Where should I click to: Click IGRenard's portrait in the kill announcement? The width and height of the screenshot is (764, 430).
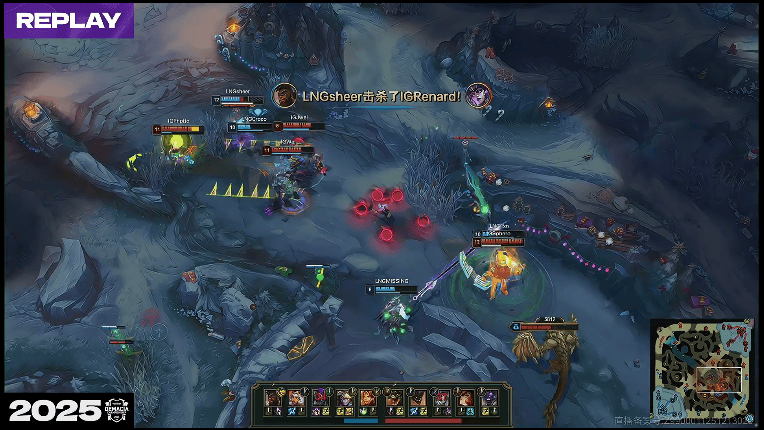[x=478, y=95]
